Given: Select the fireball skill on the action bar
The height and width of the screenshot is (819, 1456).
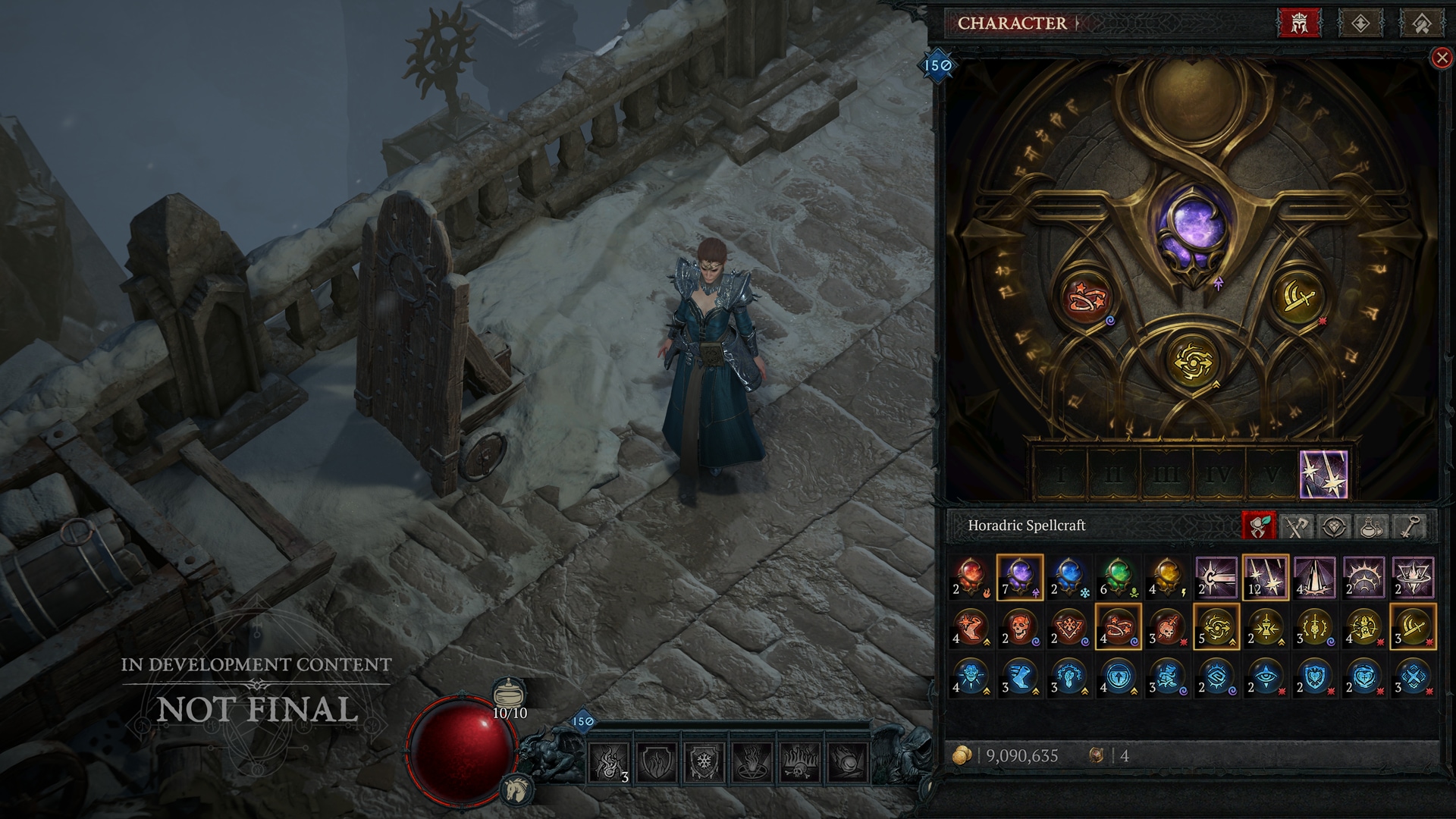Looking at the screenshot, I should [847, 761].
